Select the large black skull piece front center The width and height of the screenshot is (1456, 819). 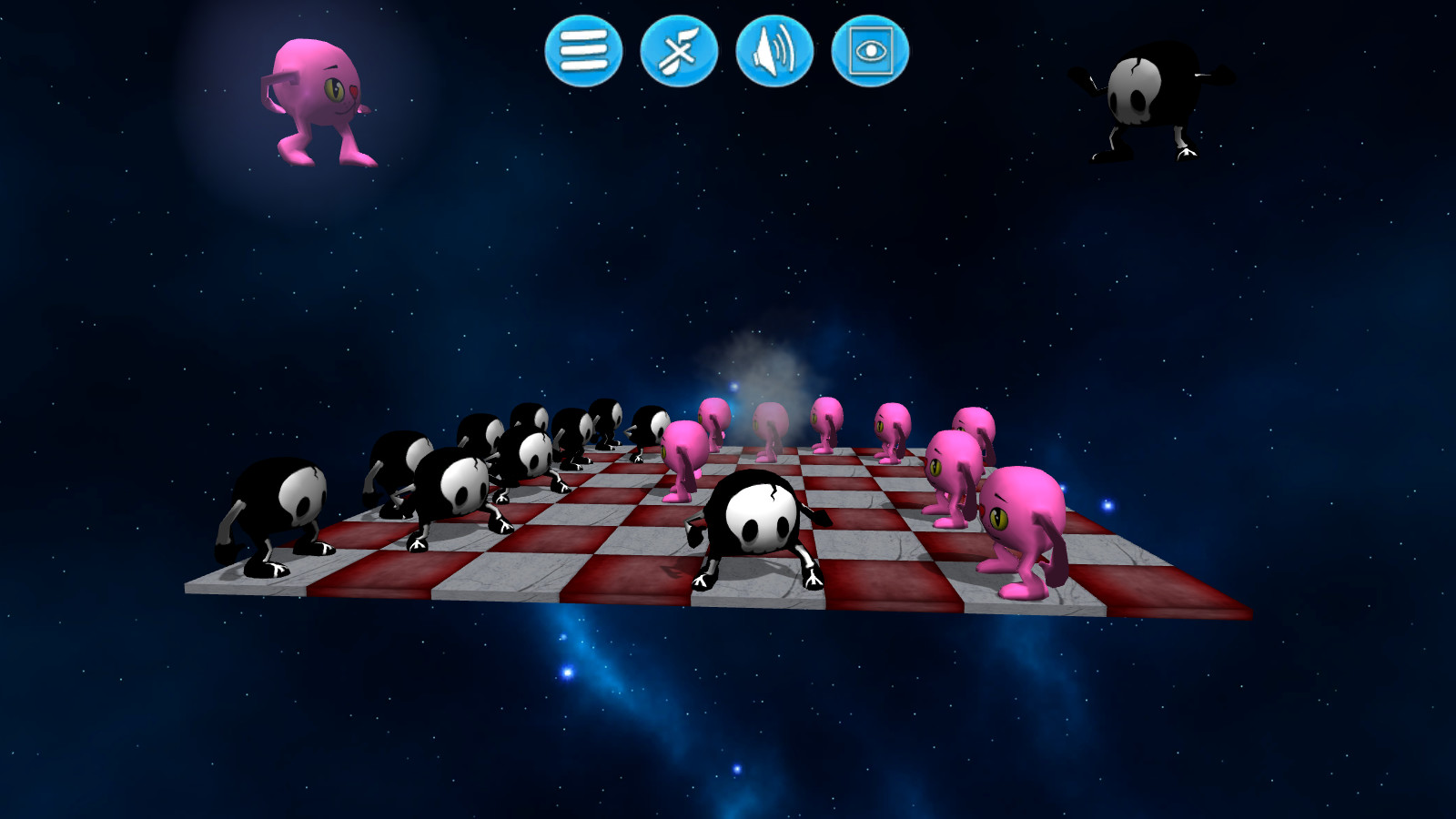pyautogui.click(x=757, y=519)
